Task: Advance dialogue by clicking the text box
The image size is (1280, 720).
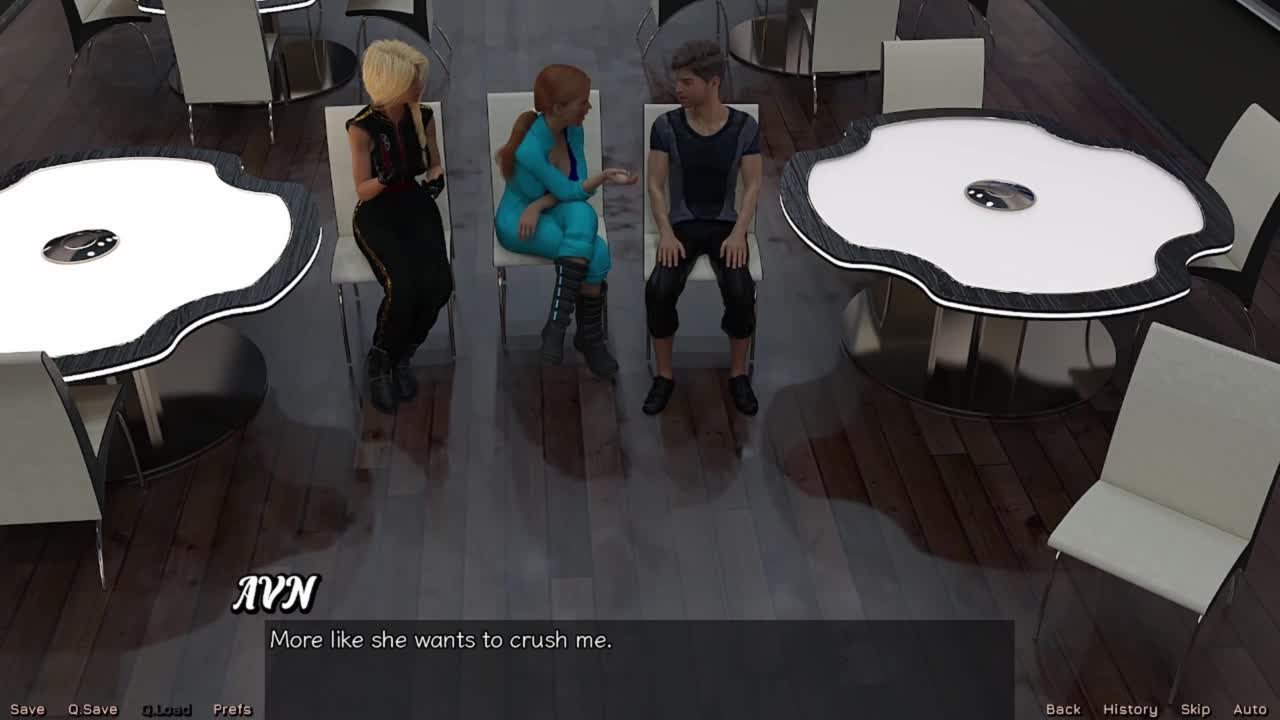Action: click(640, 665)
